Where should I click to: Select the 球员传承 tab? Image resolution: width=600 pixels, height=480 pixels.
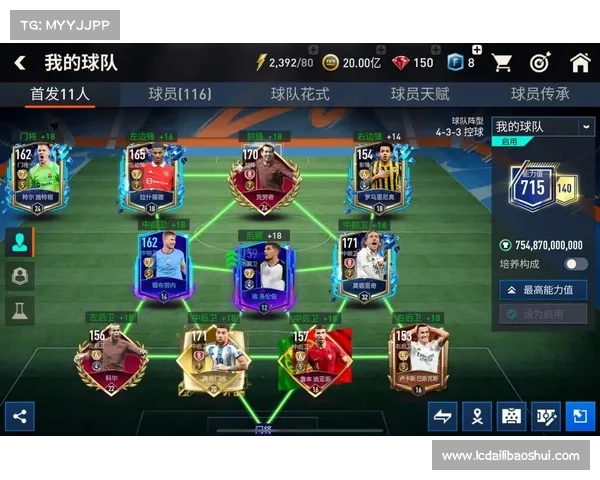click(540, 94)
